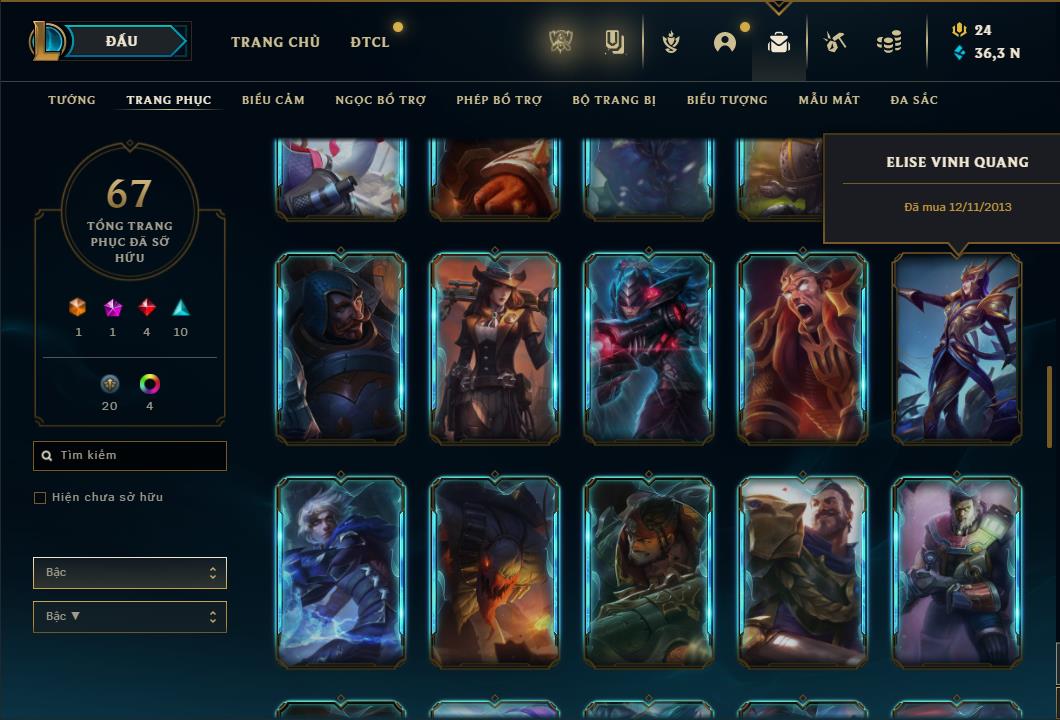Open the first Bậc dropdown
Image resolution: width=1060 pixels, height=720 pixels.
pyautogui.click(x=130, y=573)
